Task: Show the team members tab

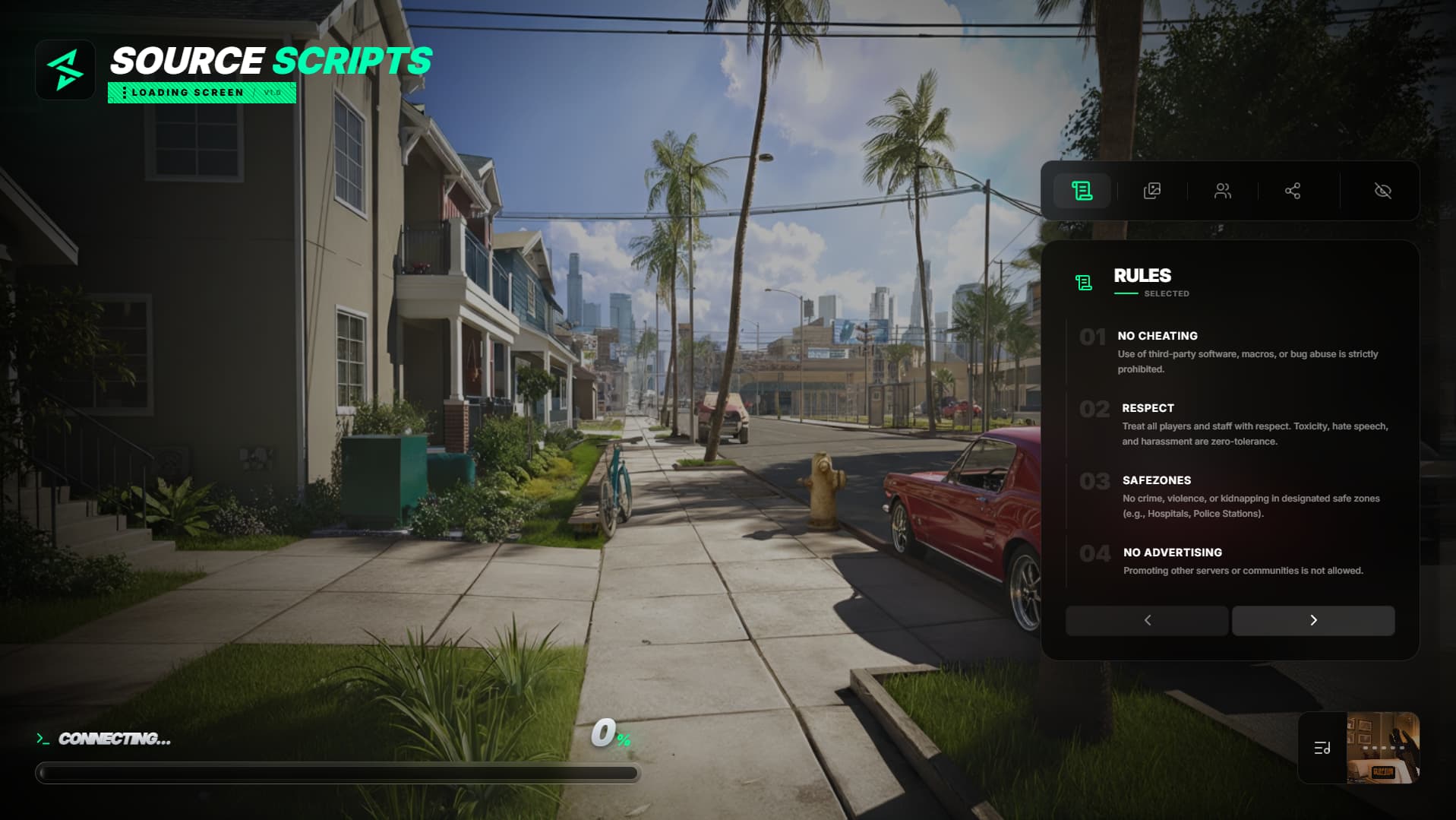Action: tap(1222, 191)
